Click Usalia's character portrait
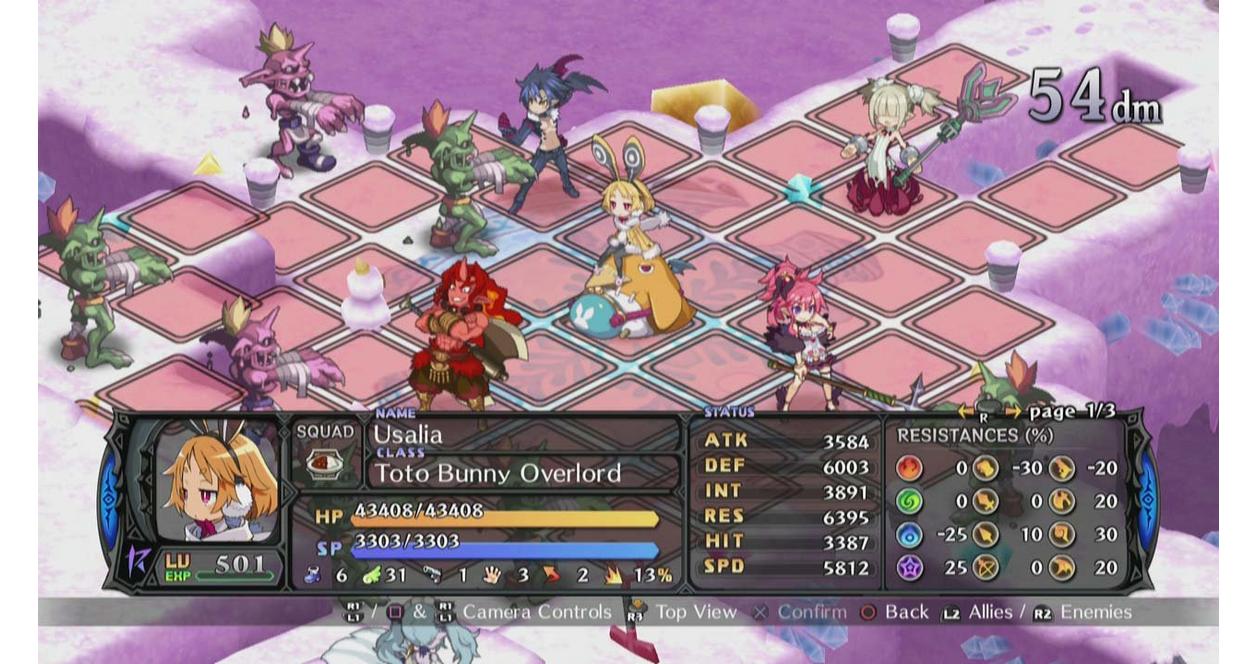Screen dimensions: 1256x664 coord(216,483)
